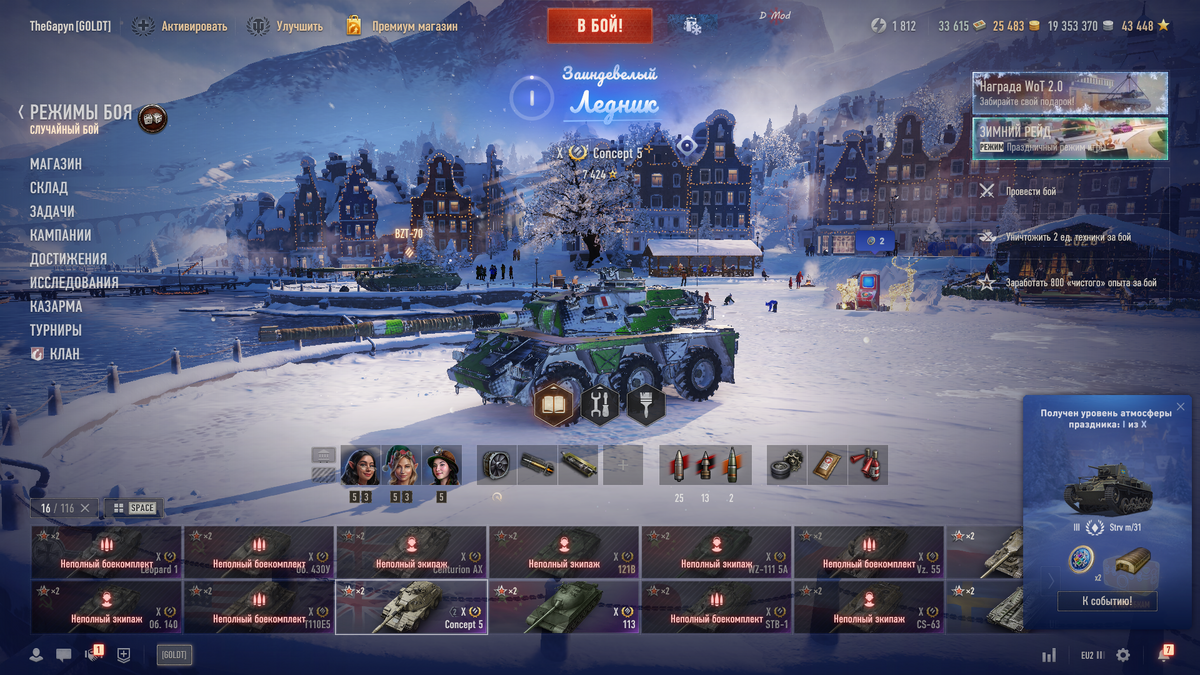This screenshot has width=1200, height=675.
Task: Click the Улучшить button in top bar
Action: [x=287, y=26]
